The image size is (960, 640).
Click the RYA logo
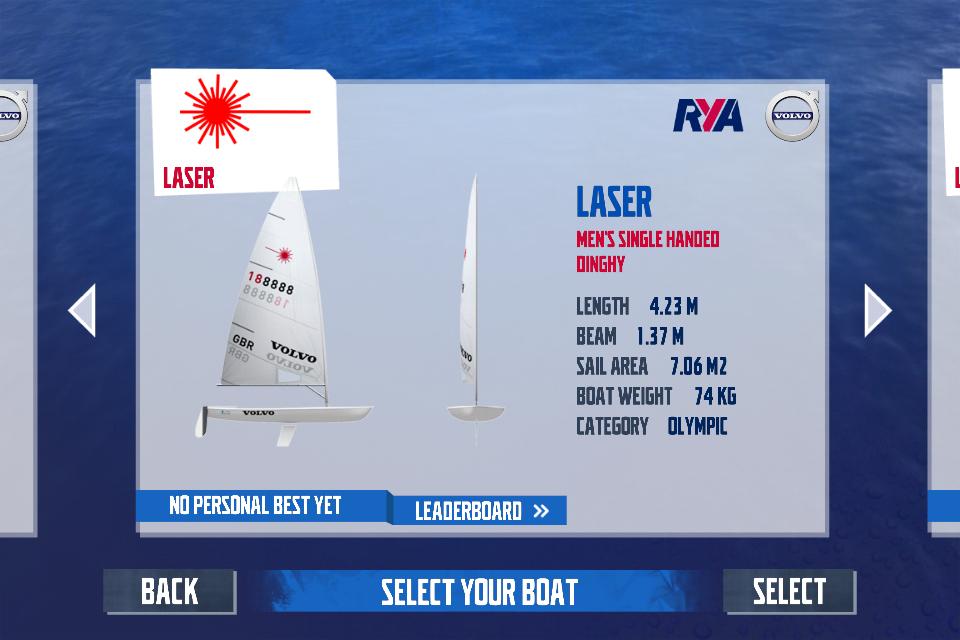(x=708, y=116)
